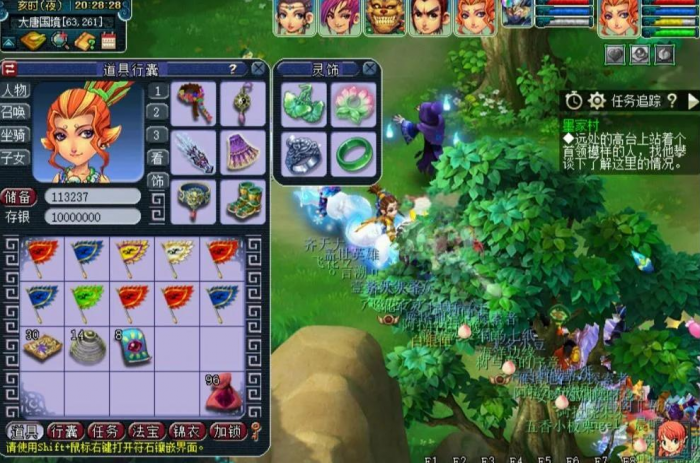The height and width of the screenshot is (463, 700).
Task: Close the 道具行囊 inventory window
Action: (258, 68)
